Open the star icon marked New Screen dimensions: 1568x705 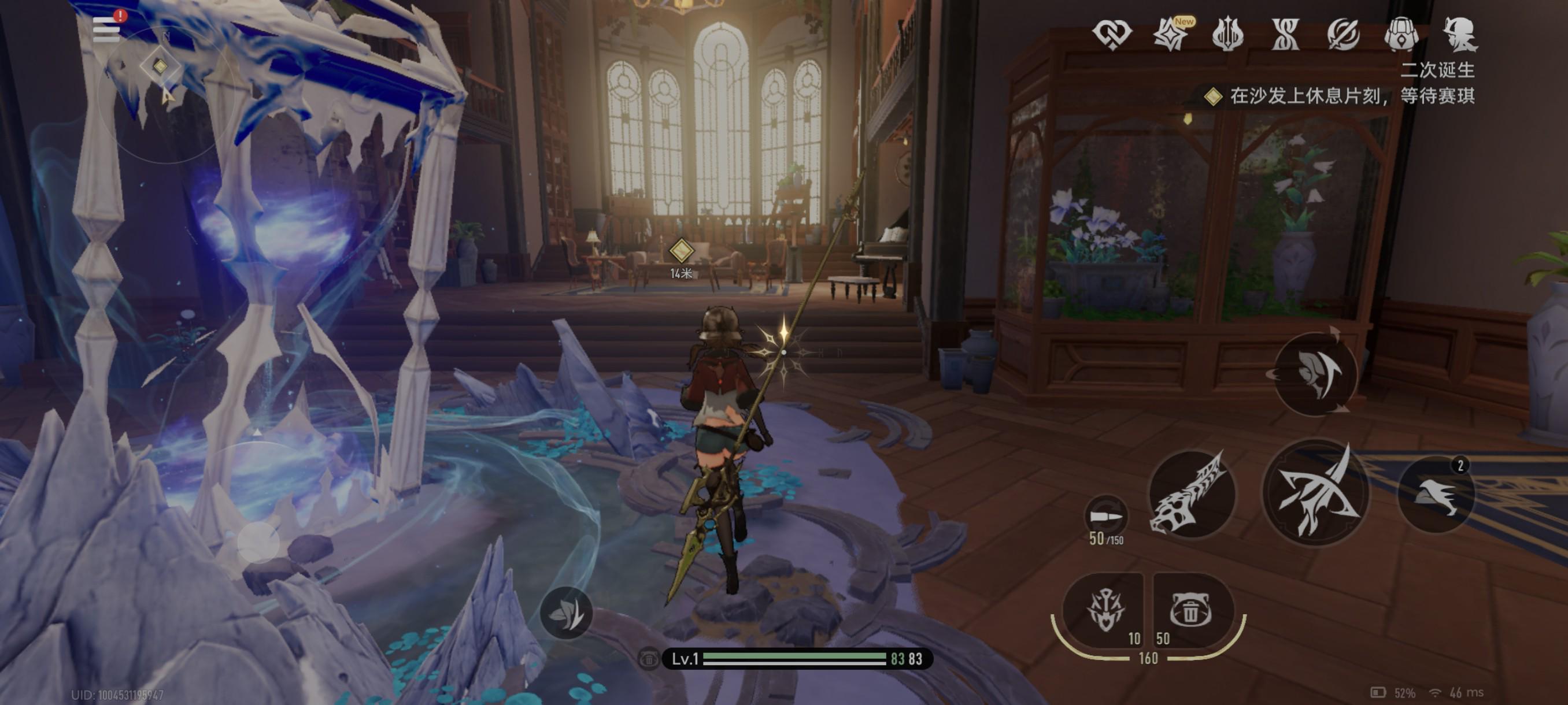point(1170,34)
